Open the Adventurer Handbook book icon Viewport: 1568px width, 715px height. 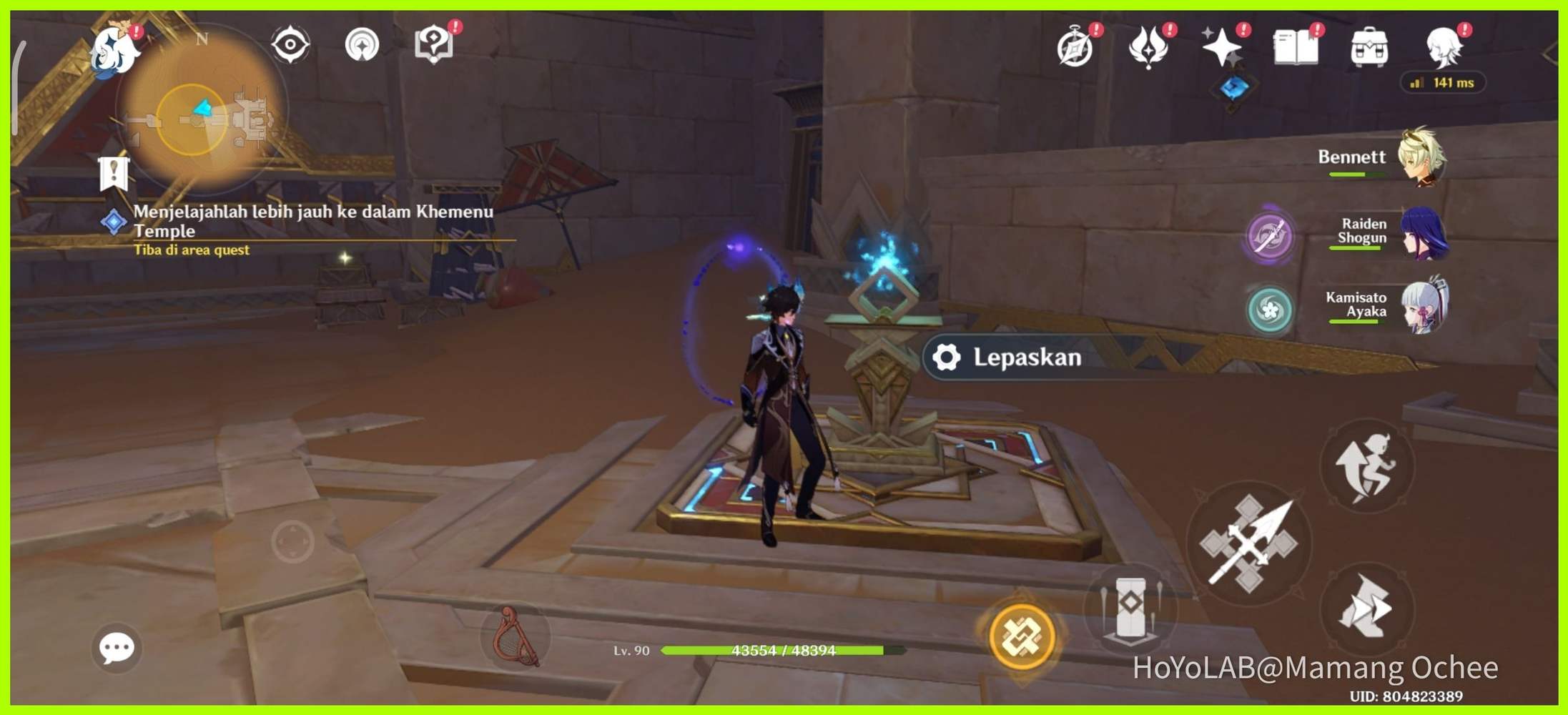pyautogui.click(x=1296, y=46)
